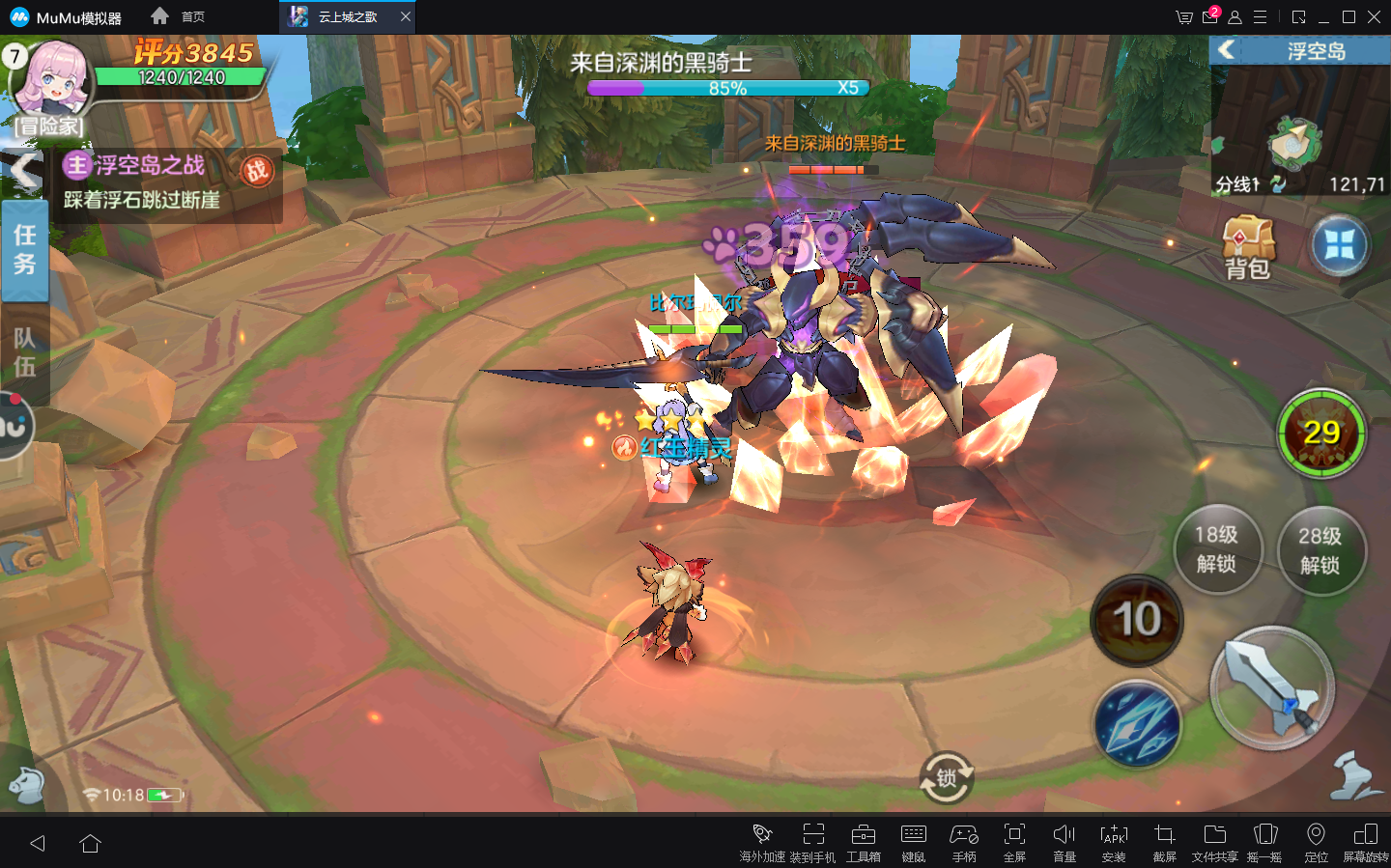
Task: Open the blue four-square menu icon
Action: [1340, 245]
